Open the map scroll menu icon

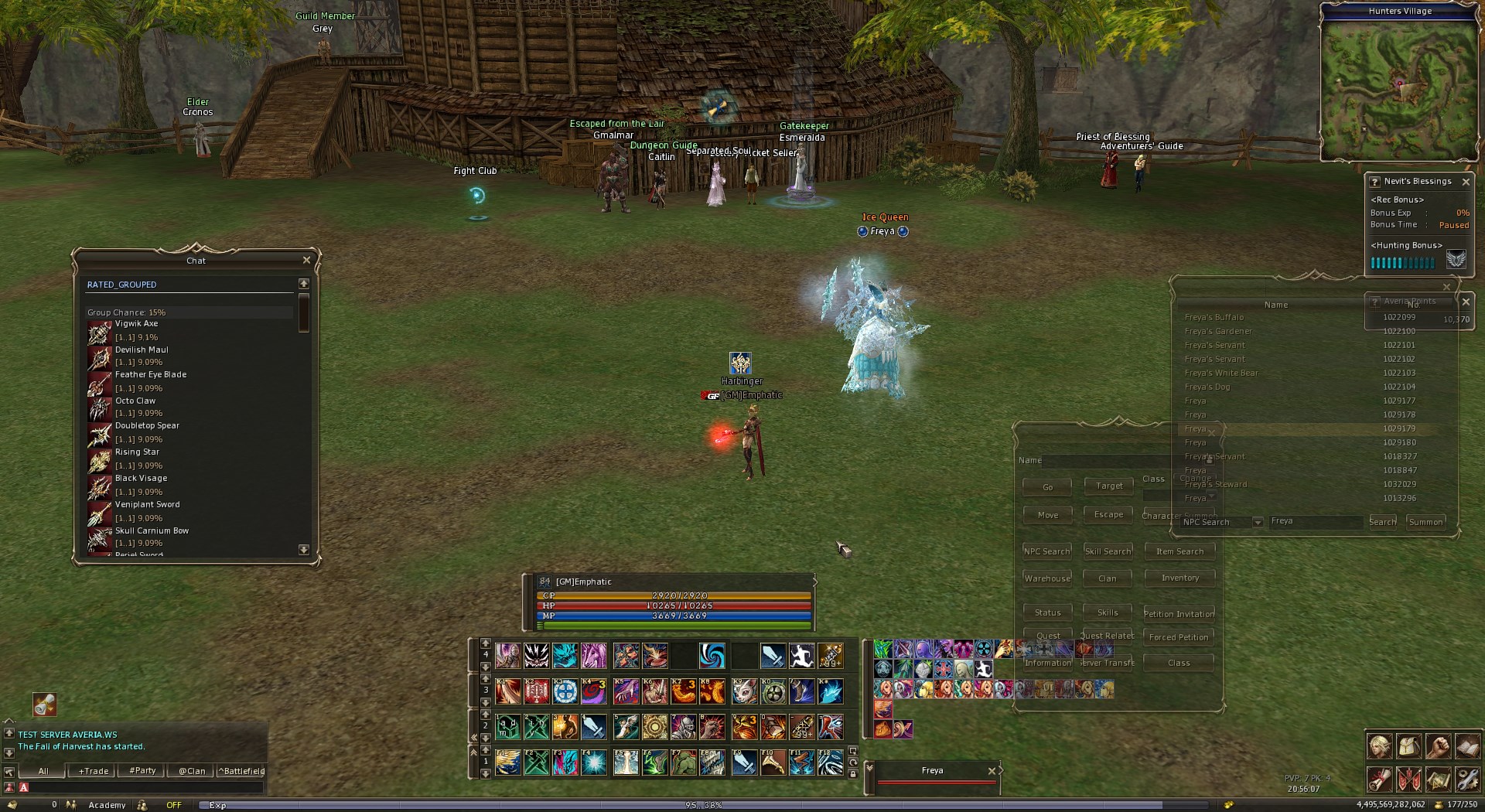click(1438, 780)
